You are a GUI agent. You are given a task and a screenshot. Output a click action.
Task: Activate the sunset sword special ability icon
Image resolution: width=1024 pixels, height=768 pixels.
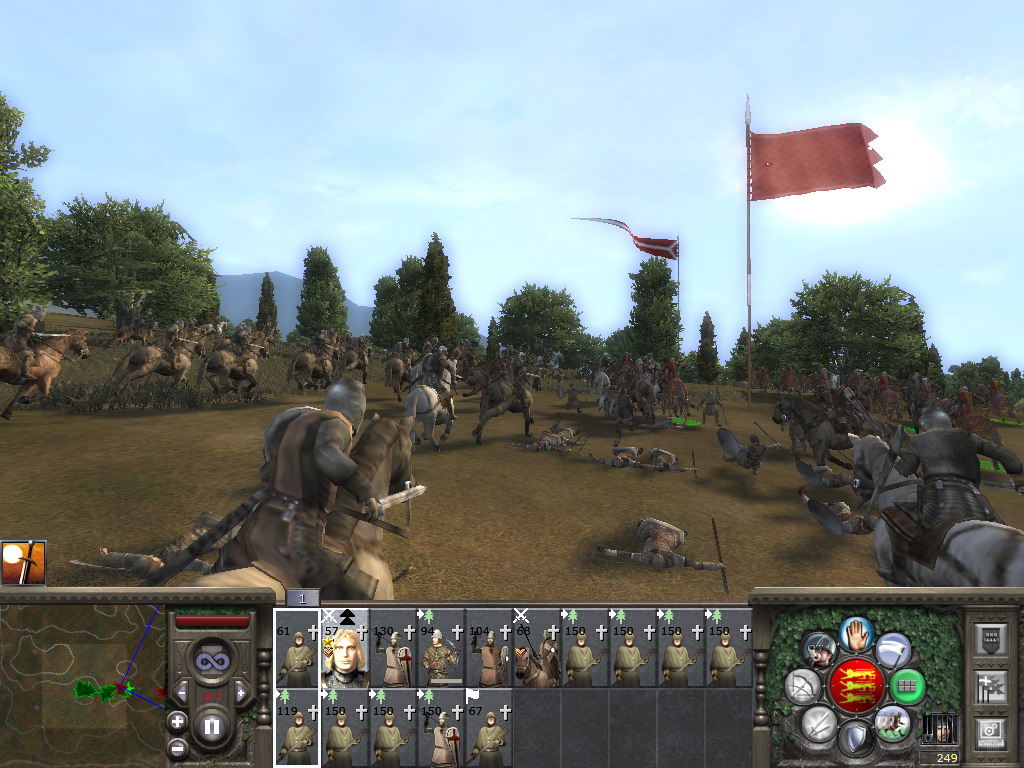[24, 563]
